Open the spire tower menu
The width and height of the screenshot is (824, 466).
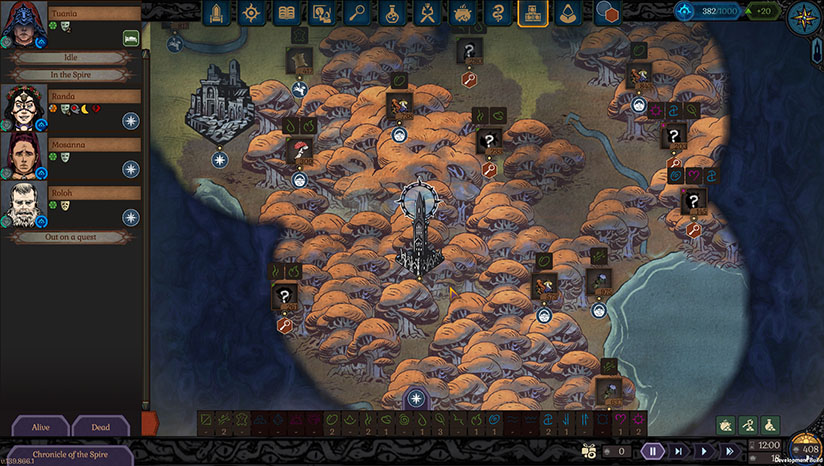pos(217,13)
